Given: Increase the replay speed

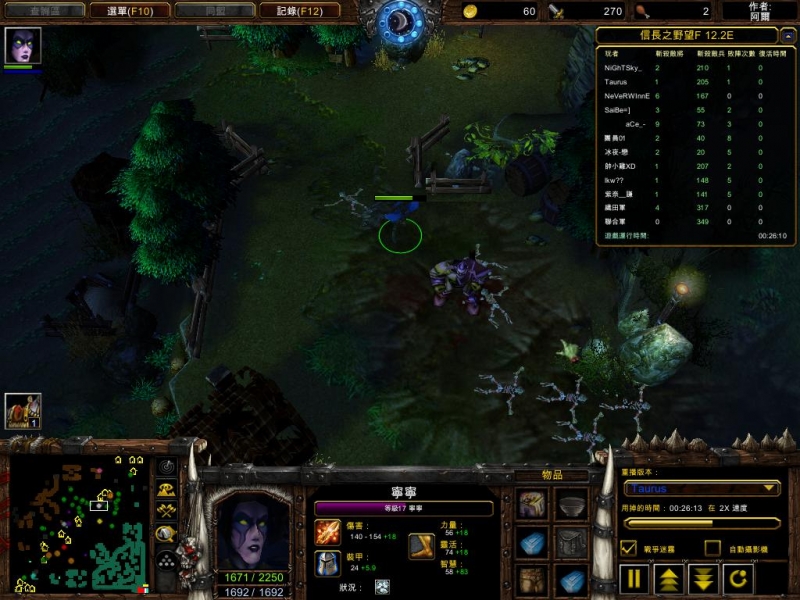Looking at the screenshot, I should tap(669, 579).
